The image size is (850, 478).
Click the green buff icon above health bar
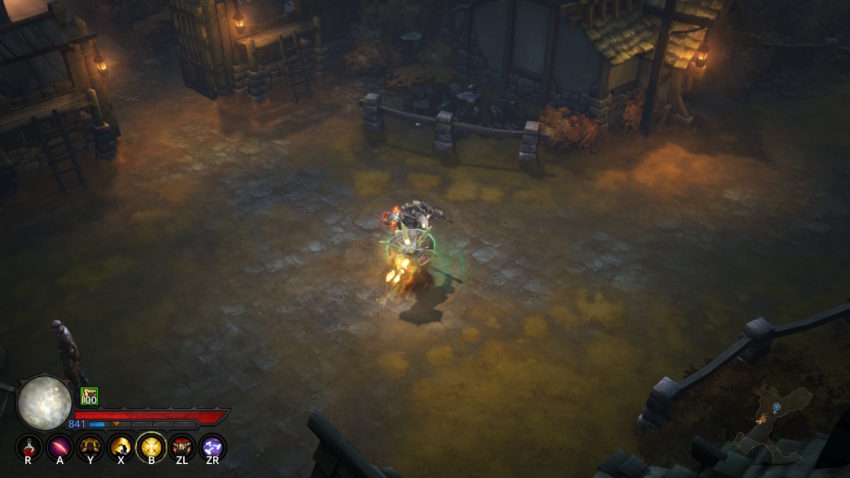pos(89,396)
